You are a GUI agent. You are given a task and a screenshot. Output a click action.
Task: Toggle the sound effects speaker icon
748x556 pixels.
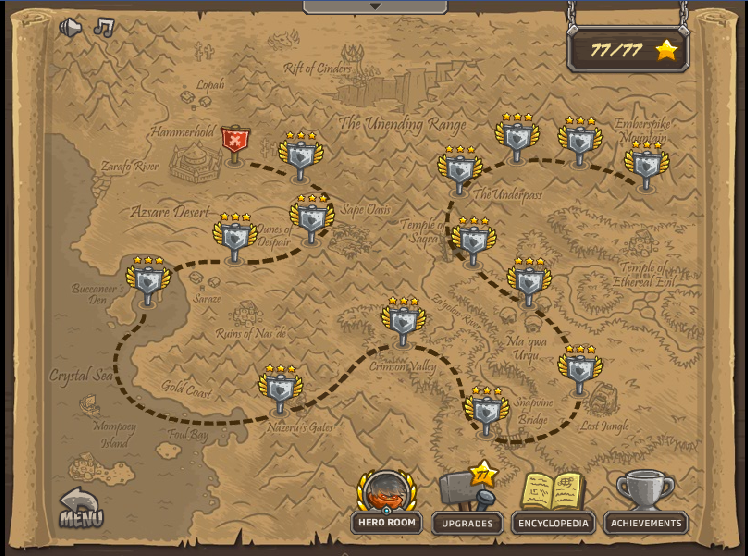(70, 28)
